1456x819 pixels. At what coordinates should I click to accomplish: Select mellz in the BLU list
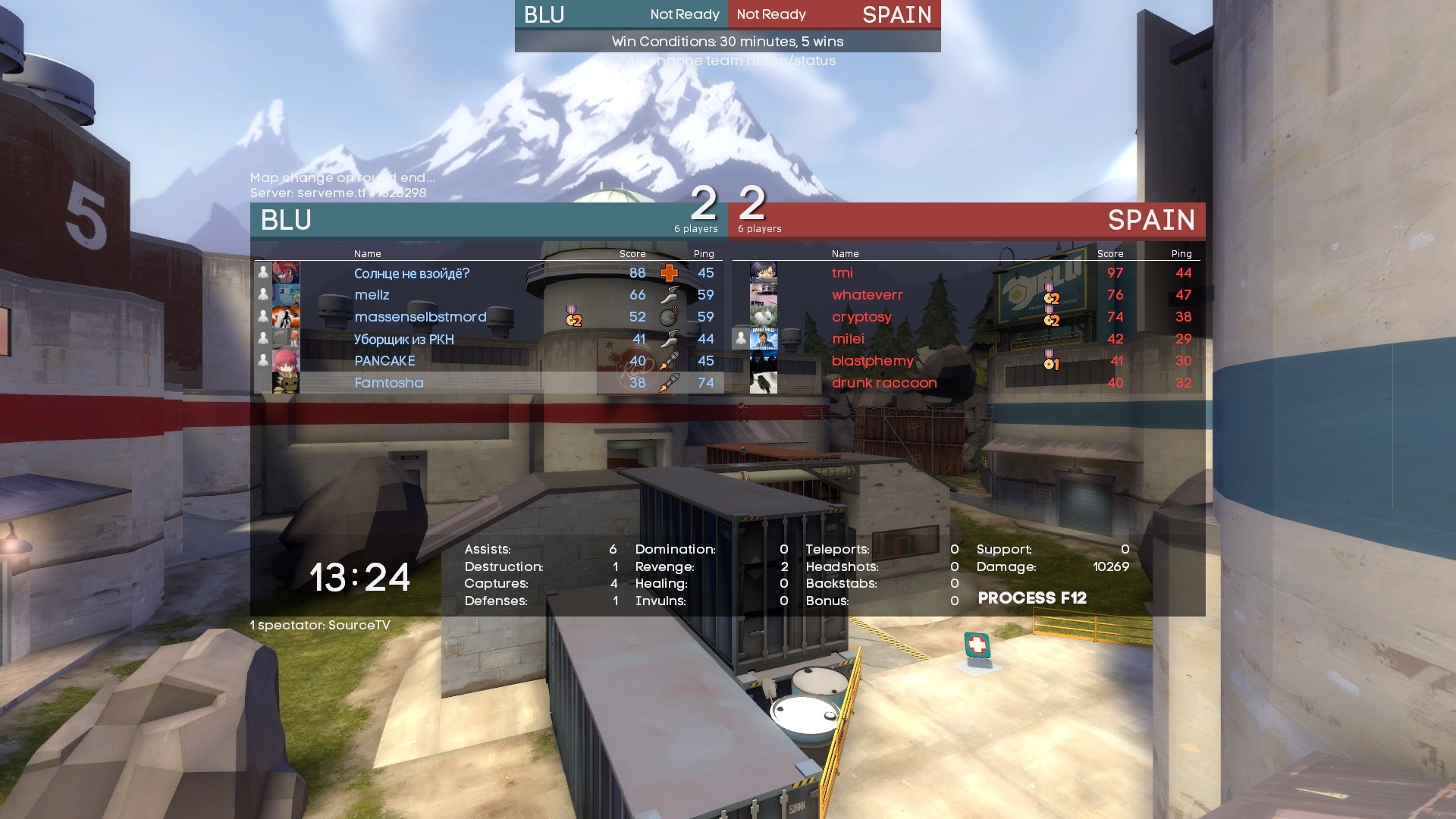click(372, 295)
